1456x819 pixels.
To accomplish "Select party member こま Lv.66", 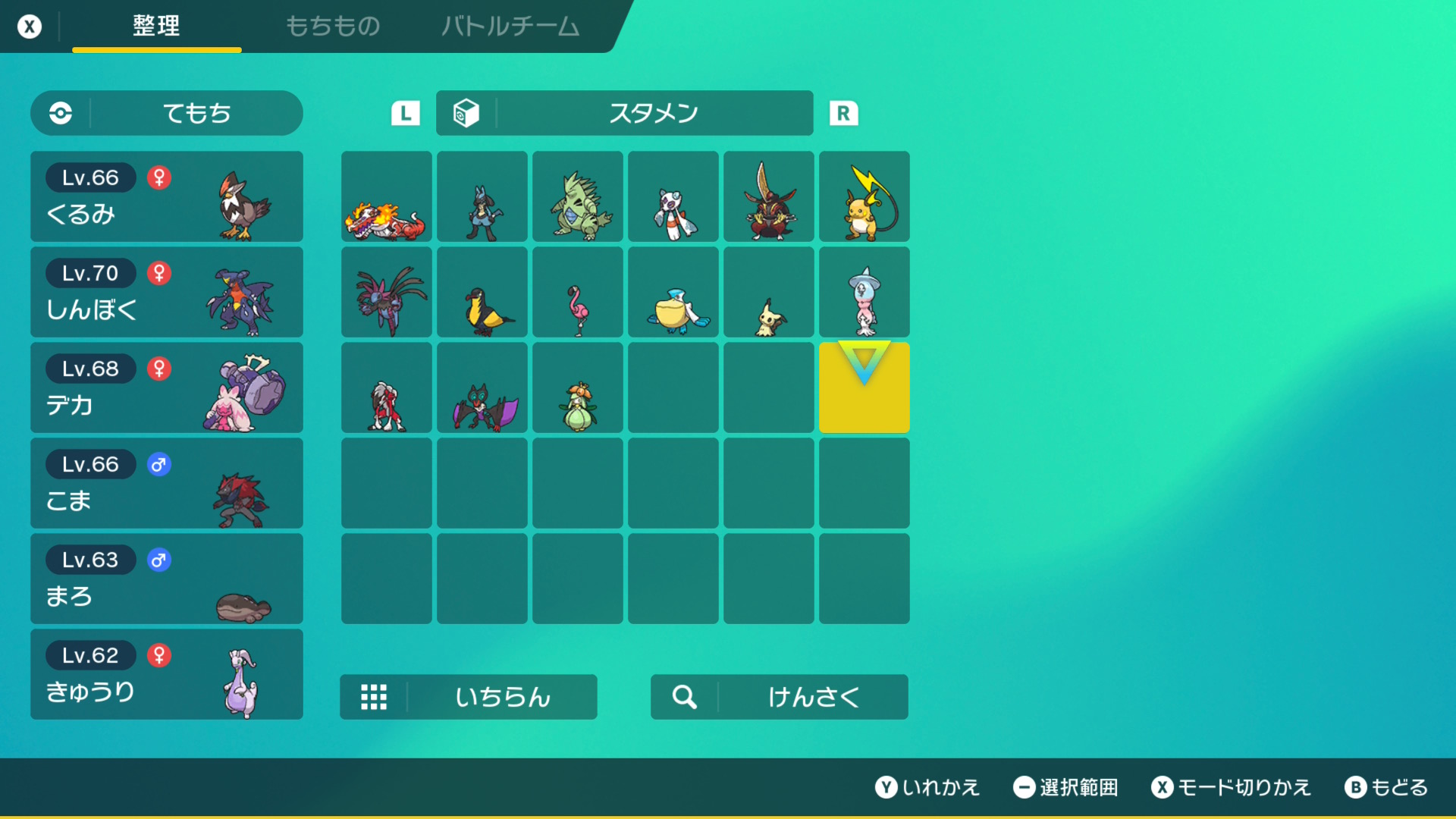I will point(167,483).
